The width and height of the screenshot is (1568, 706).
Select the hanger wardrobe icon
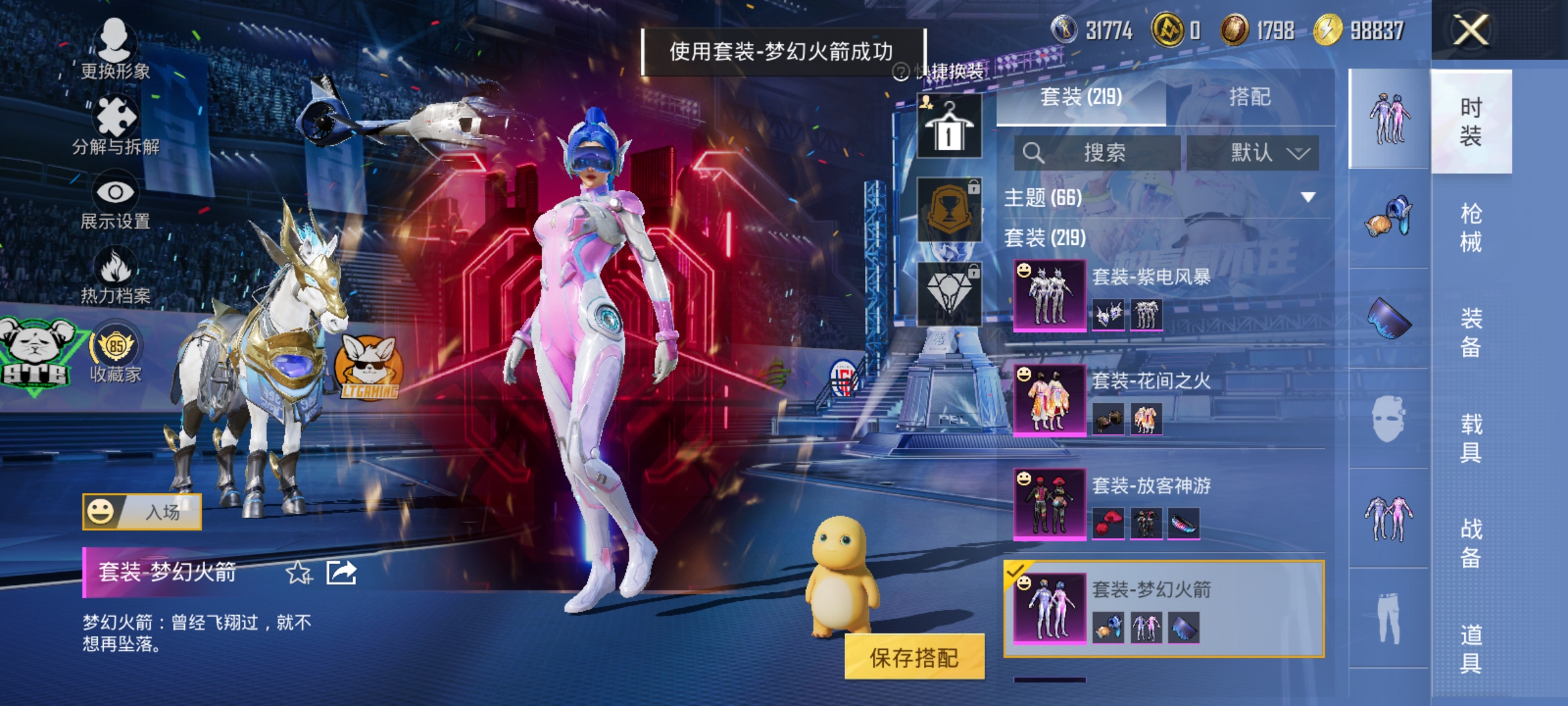(x=947, y=124)
